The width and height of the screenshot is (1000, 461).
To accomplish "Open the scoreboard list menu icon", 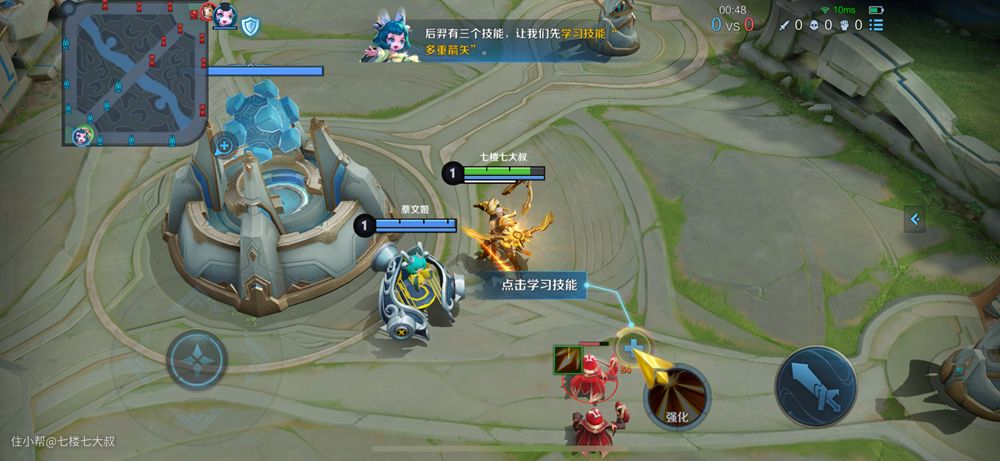I will coord(876,25).
